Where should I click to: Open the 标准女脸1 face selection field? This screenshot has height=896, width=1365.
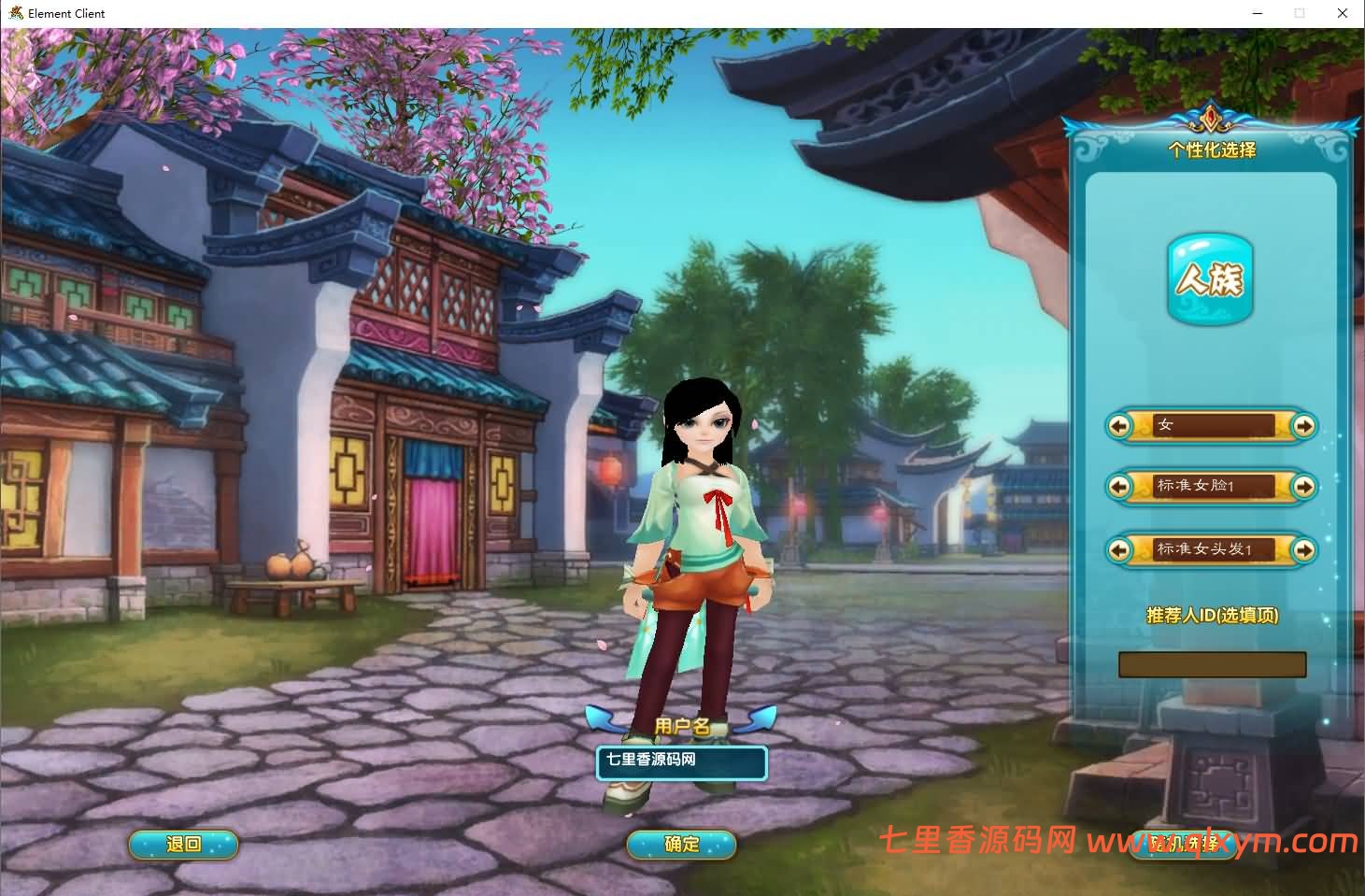click(1211, 487)
